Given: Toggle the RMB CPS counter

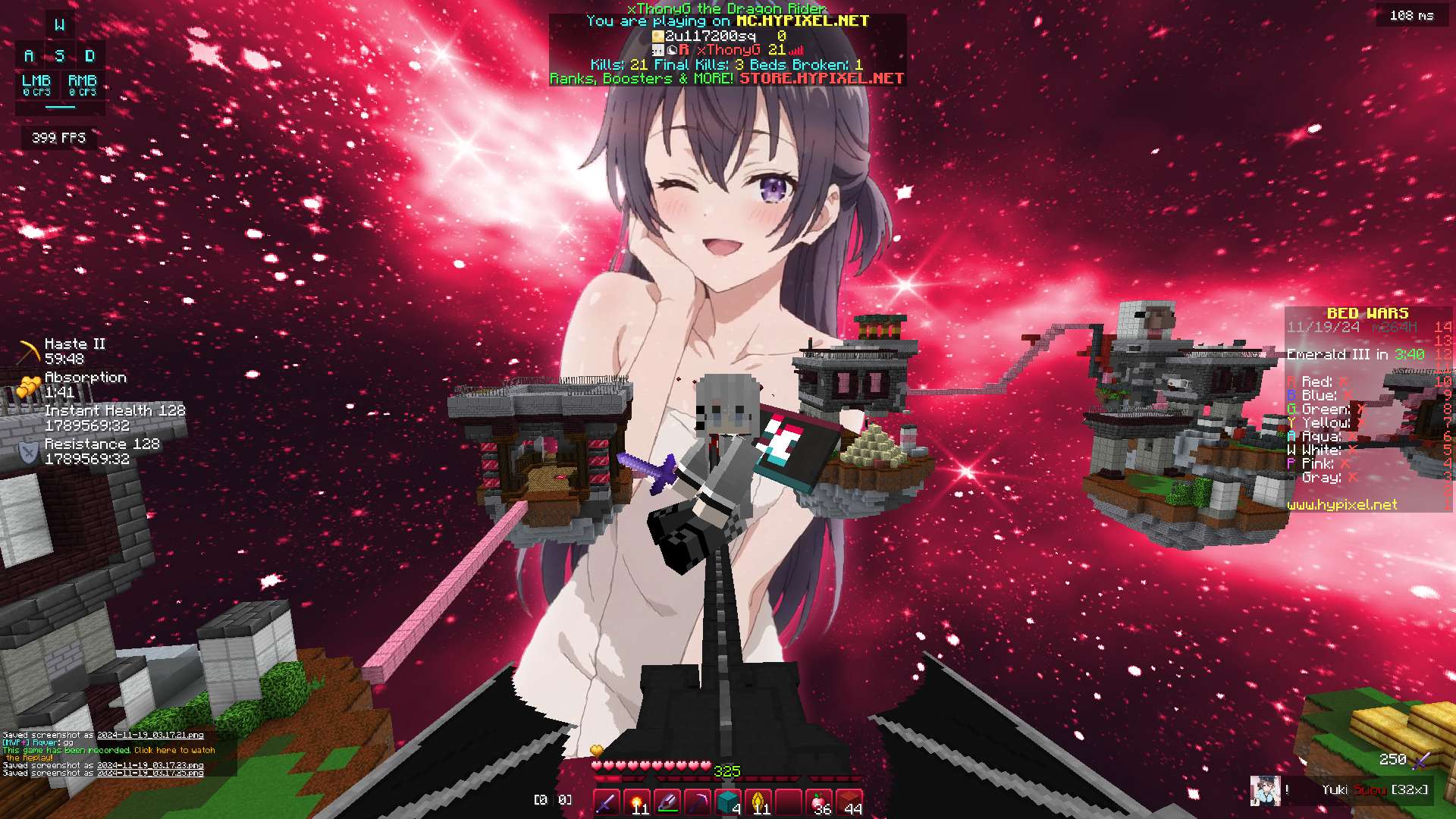Looking at the screenshot, I should pyautogui.click(x=83, y=83).
